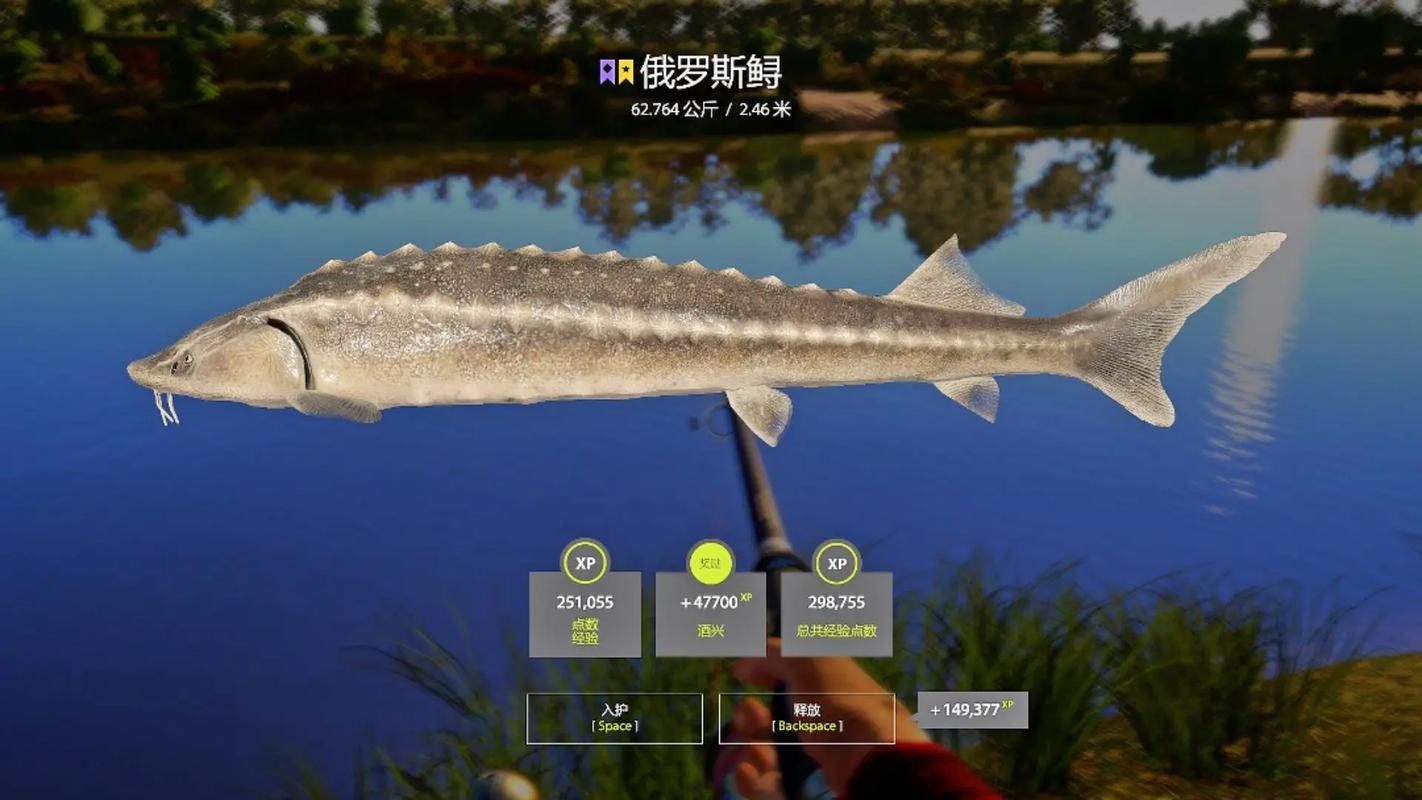Keep the fish with the 入护 button
This screenshot has height=800, width=1422.
[614, 718]
